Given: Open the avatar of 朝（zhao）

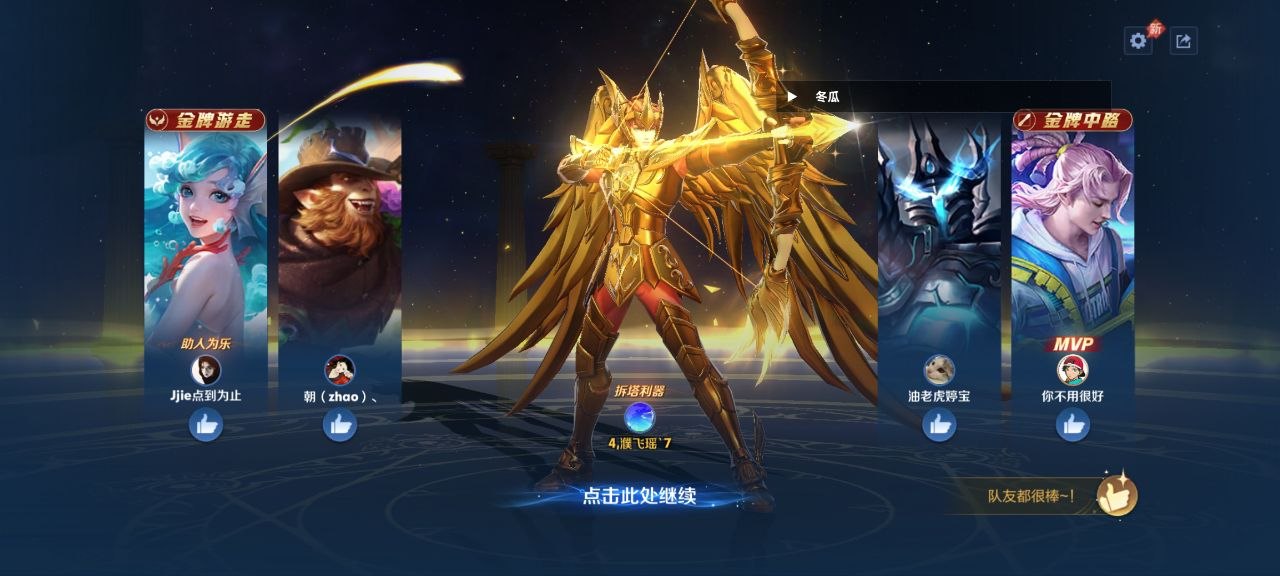Looking at the screenshot, I should click(340, 370).
